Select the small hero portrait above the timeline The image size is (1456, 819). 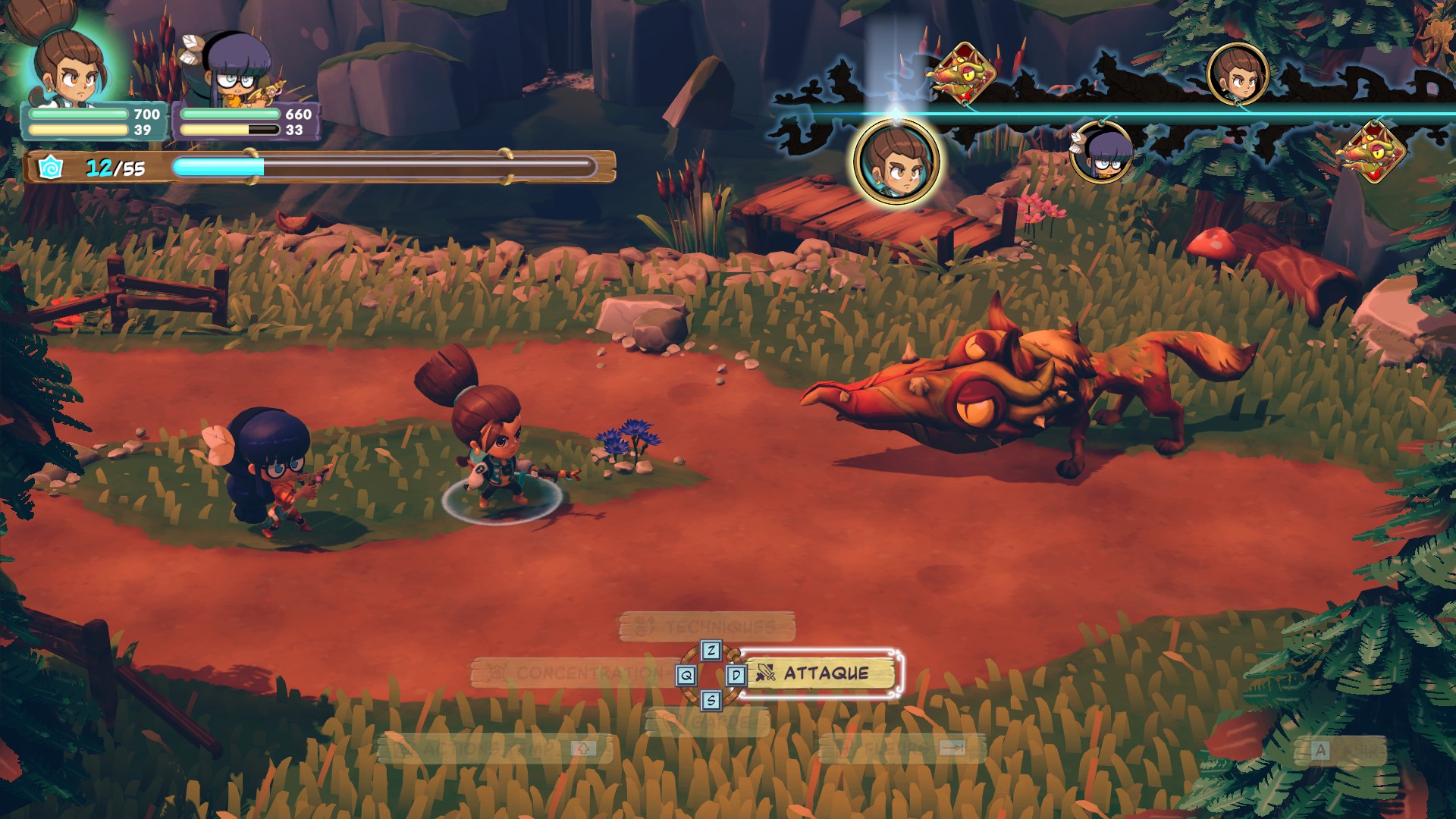tap(1238, 74)
